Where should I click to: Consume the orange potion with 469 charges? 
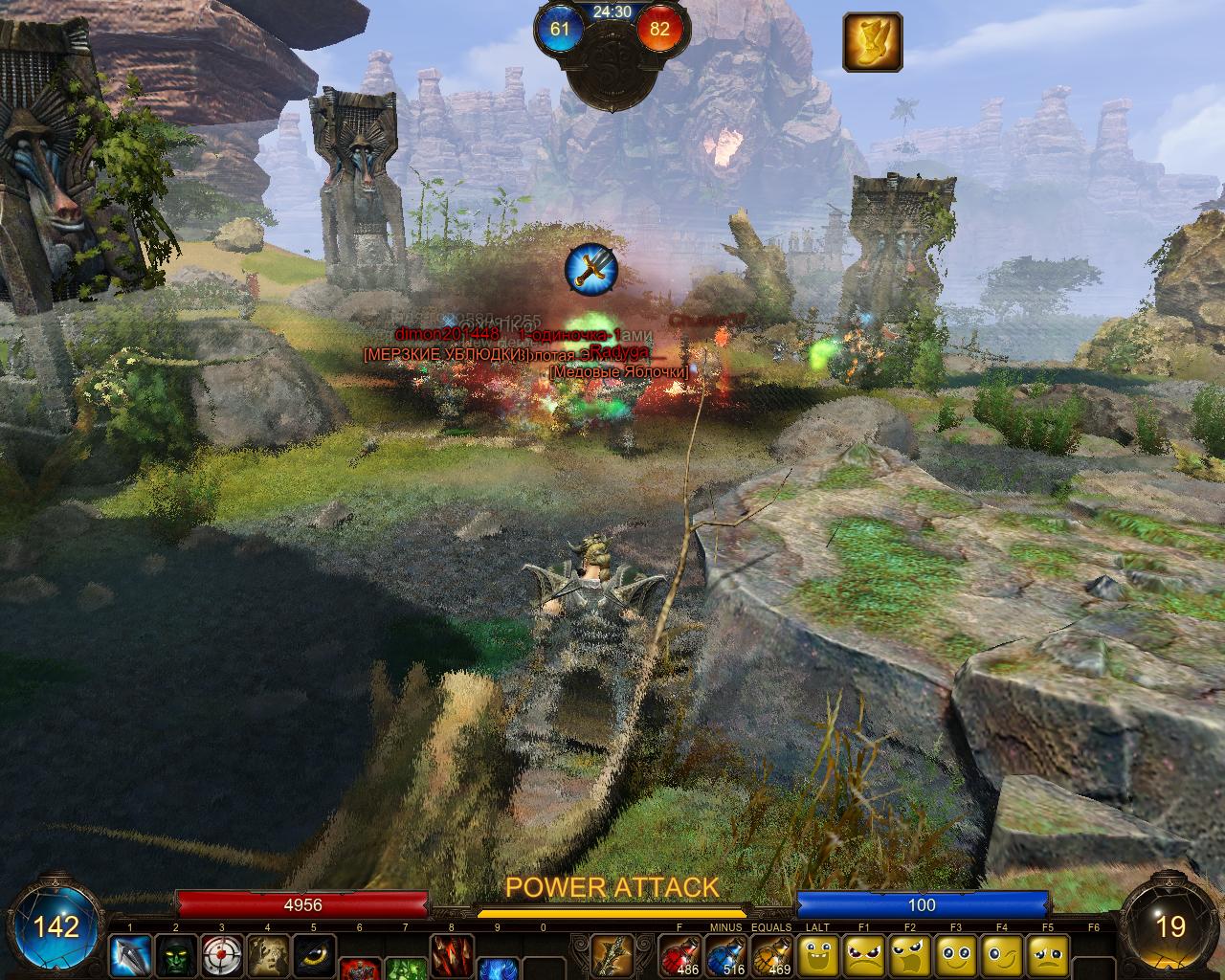point(771,954)
